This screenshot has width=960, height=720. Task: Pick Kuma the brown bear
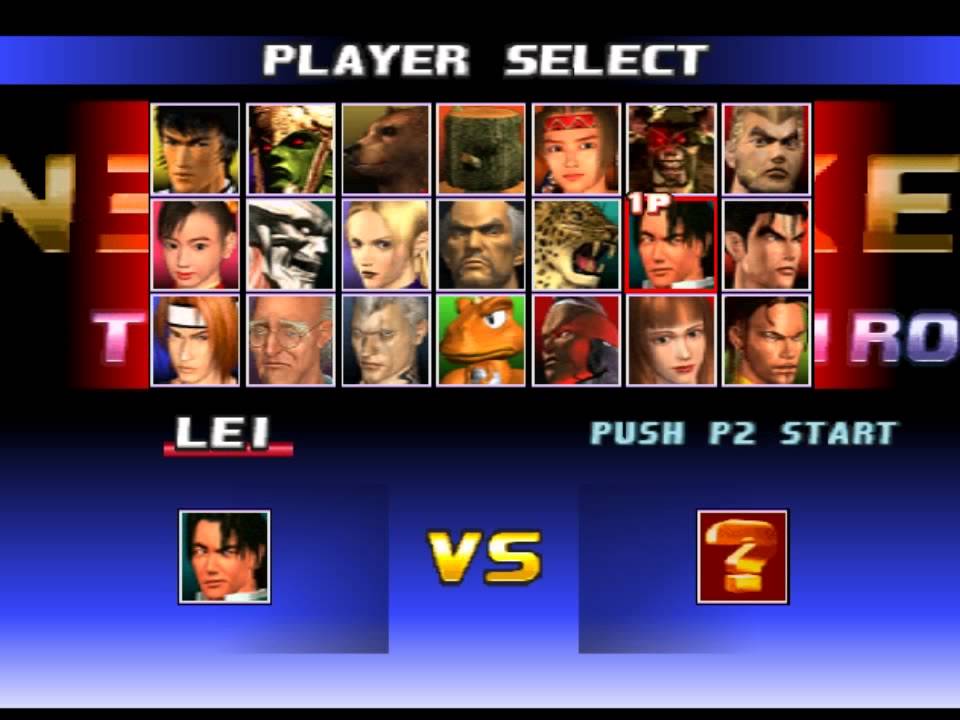click(386, 149)
